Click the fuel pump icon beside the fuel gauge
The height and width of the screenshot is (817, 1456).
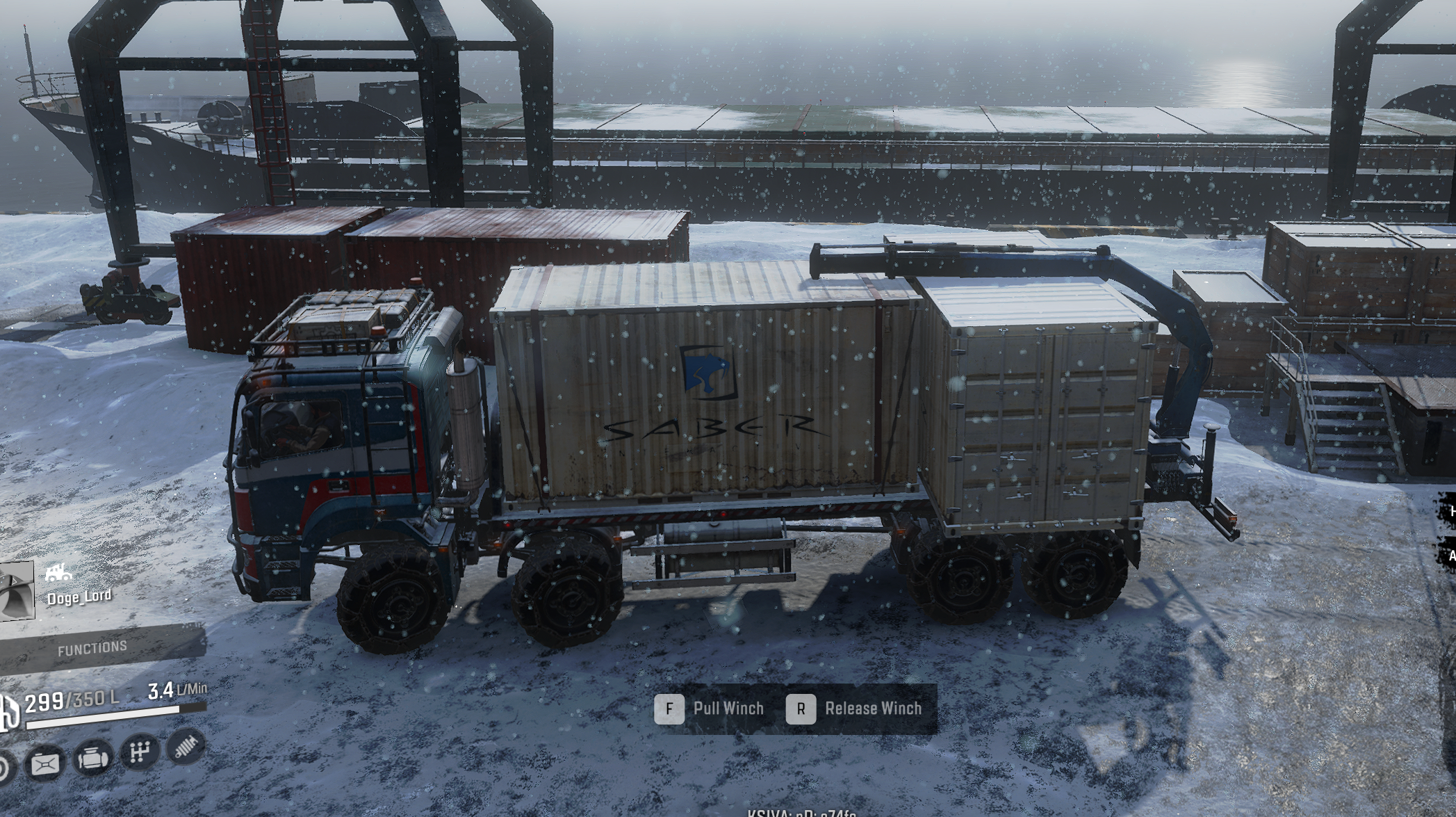point(8,712)
